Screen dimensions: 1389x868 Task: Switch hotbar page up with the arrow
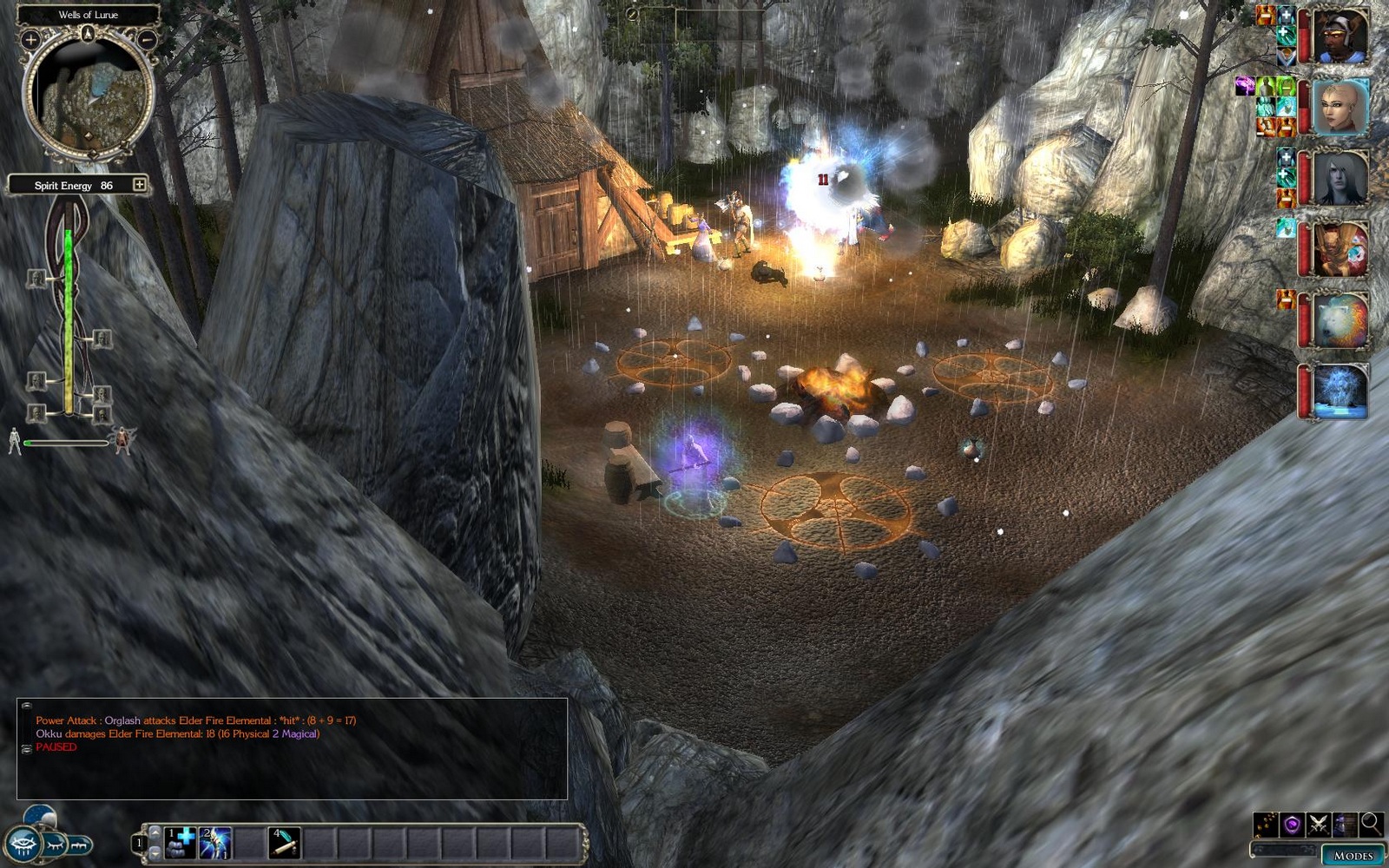point(155,832)
